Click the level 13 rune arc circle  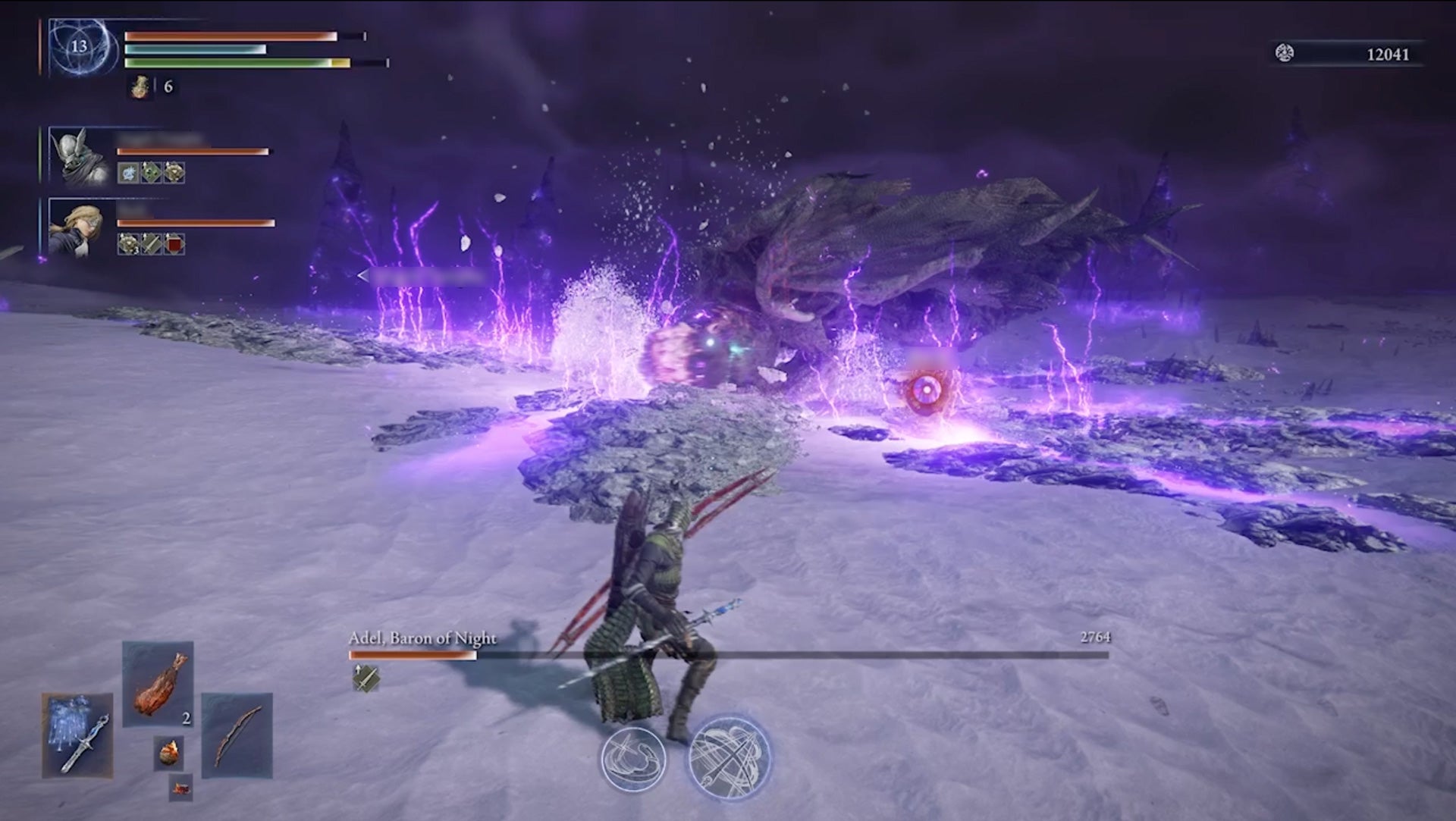tap(76, 47)
